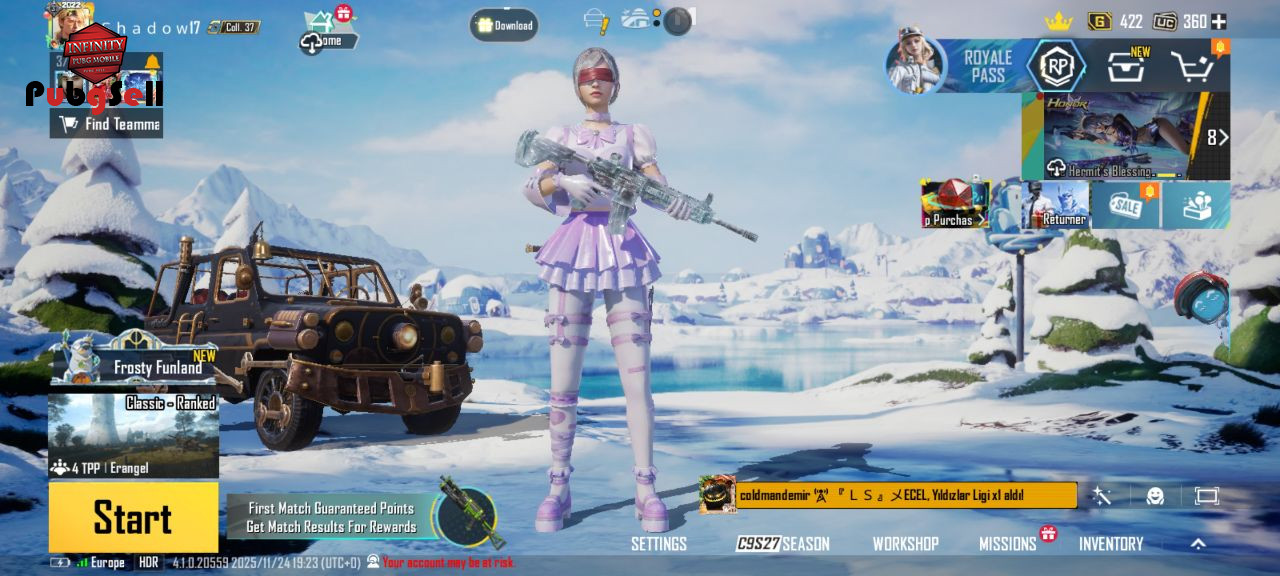The image size is (1280, 576).
Task: Open the emote smiley face icon
Action: (1155, 496)
